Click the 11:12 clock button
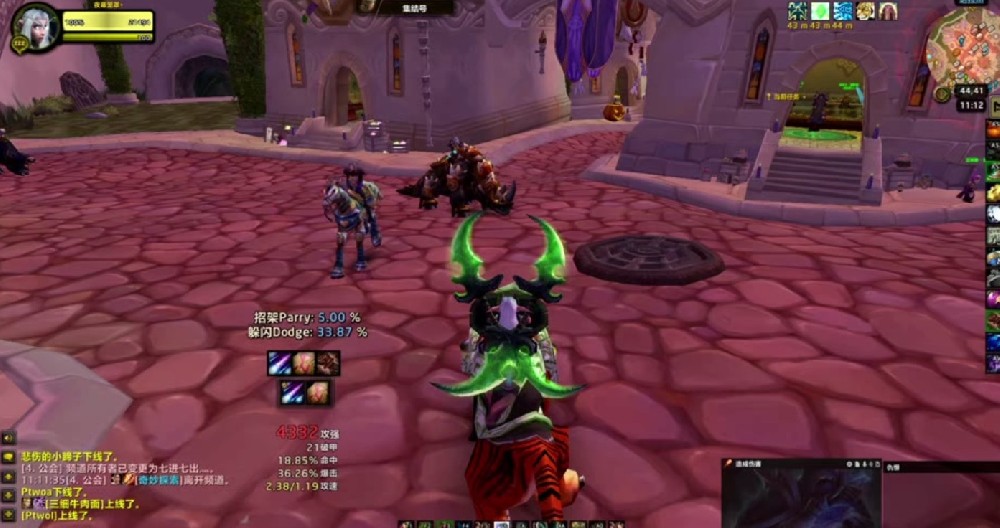1000x528 pixels. [971, 105]
